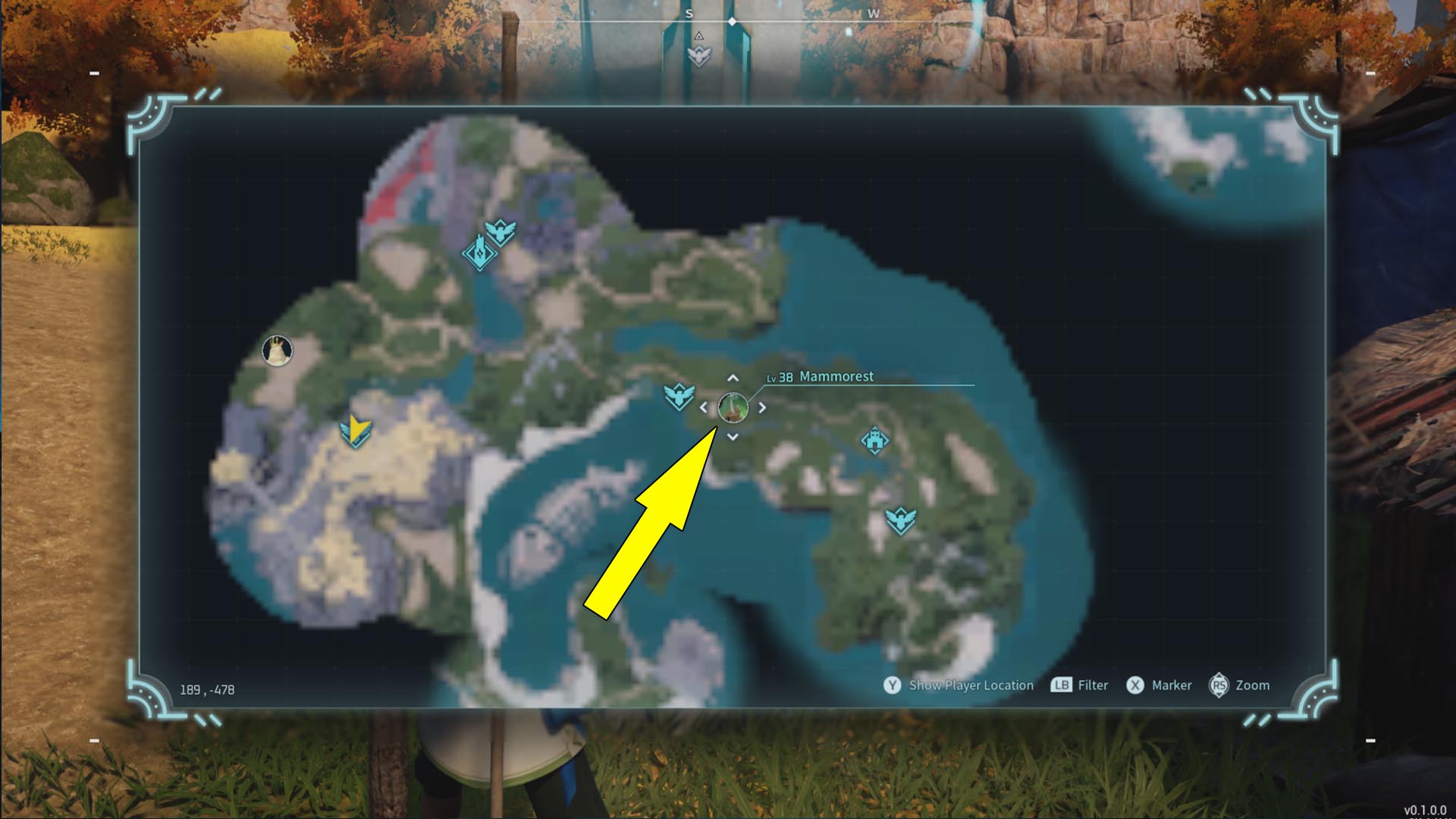
Task: Click the Lv 38 Mammorest label
Action: tap(821, 376)
